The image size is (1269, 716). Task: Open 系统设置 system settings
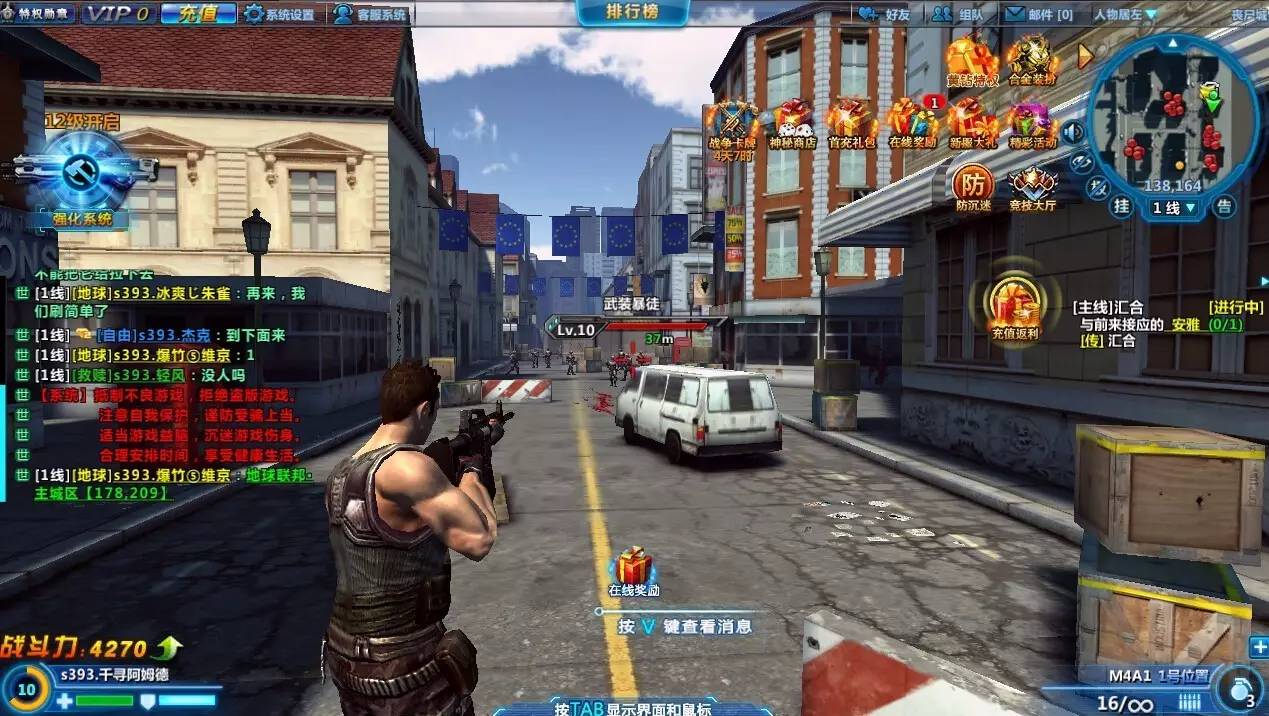point(279,14)
